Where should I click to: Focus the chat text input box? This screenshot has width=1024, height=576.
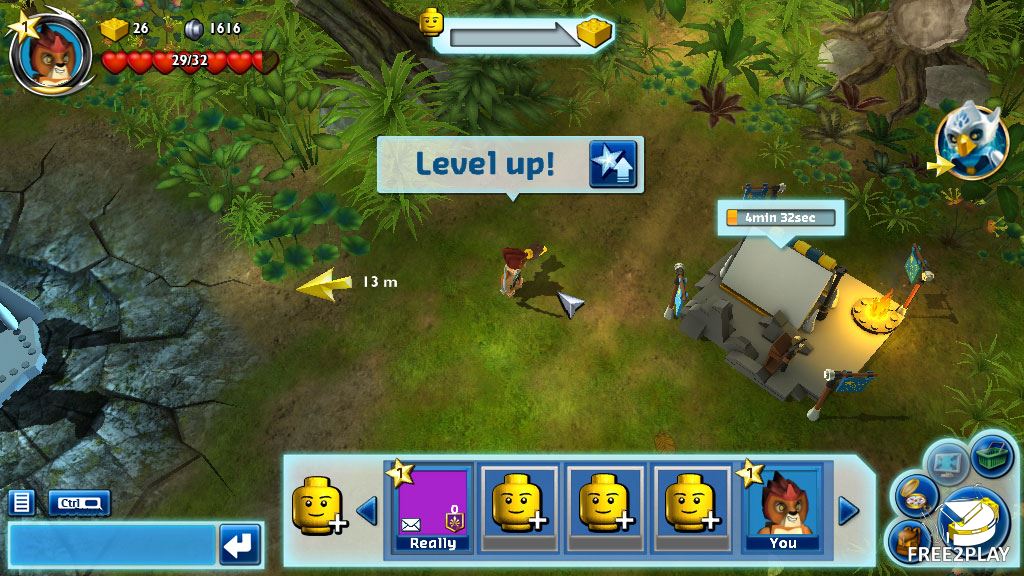pyautogui.click(x=111, y=546)
